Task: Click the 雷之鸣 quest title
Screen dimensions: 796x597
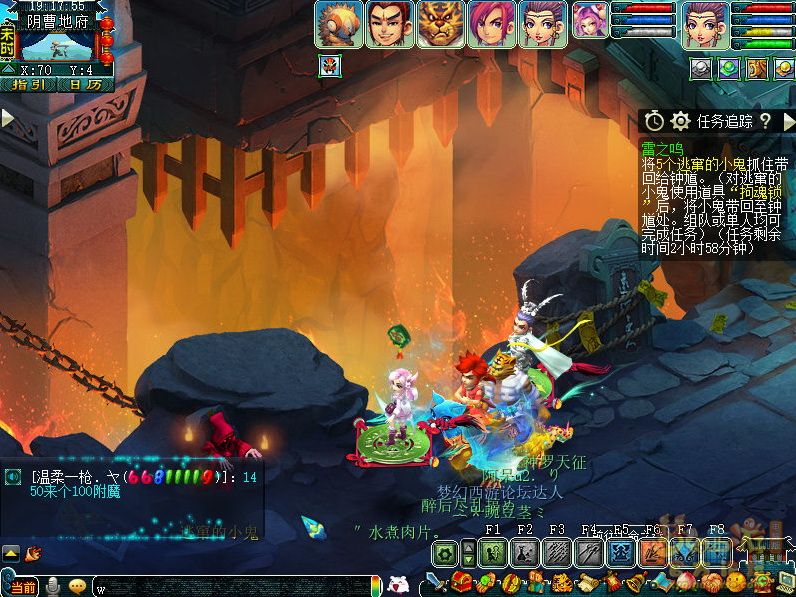Action: [x=662, y=148]
